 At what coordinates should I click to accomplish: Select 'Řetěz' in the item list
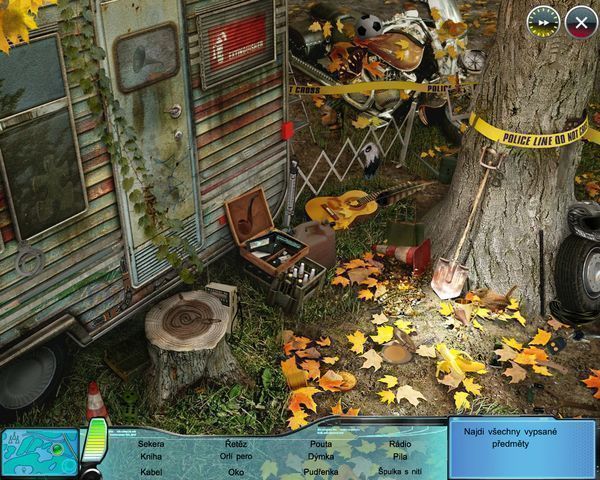coord(236,443)
